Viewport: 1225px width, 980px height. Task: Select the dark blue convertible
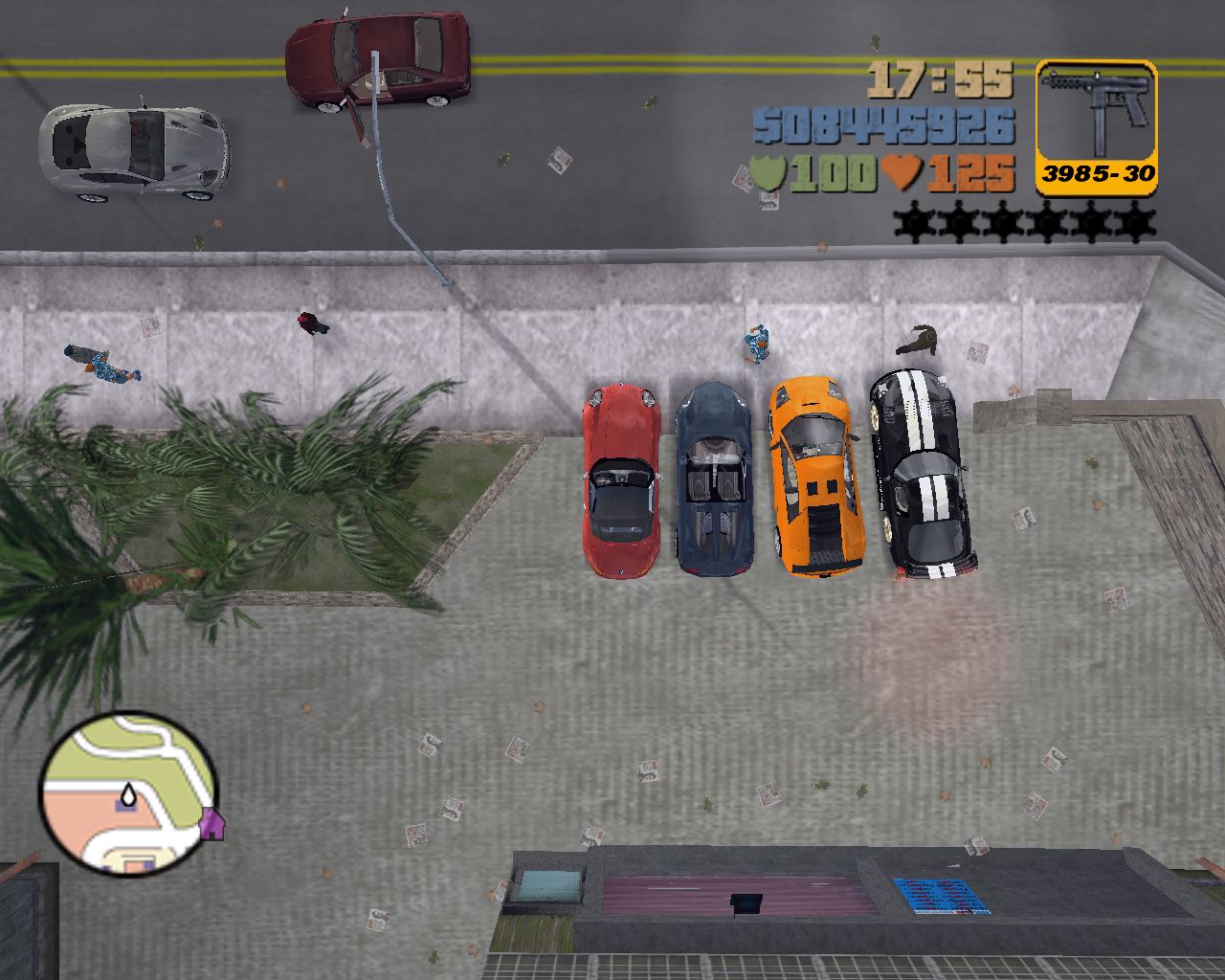point(713,479)
